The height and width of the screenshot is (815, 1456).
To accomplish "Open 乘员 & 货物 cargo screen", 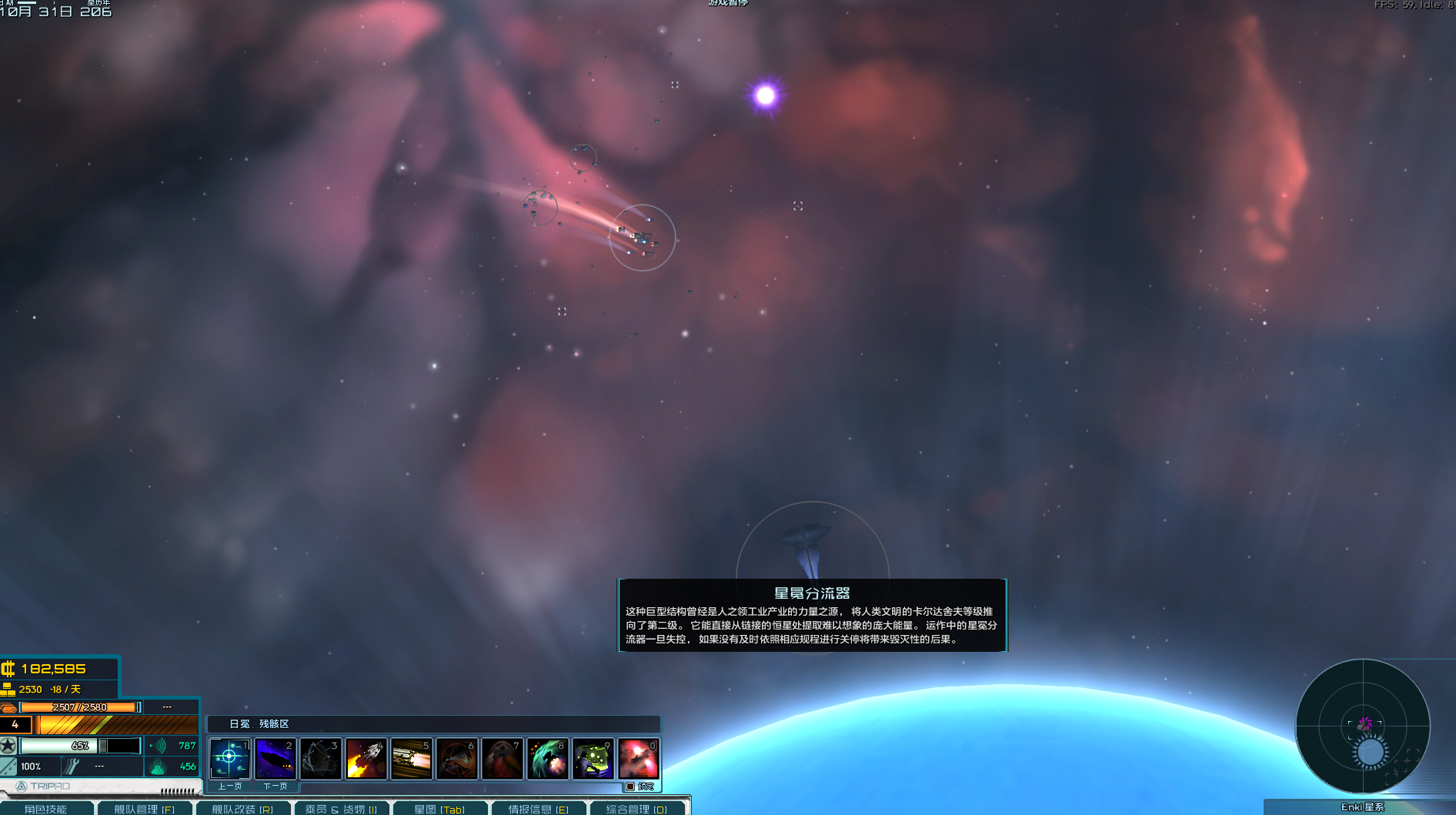I will pyautogui.click(x=341, y=809).
